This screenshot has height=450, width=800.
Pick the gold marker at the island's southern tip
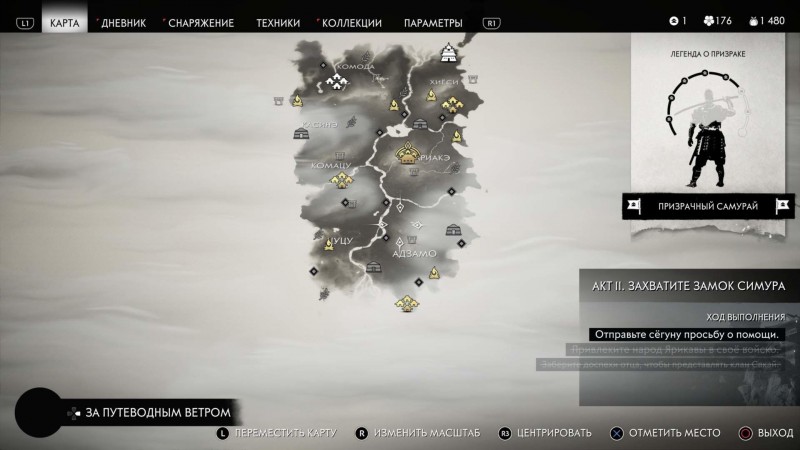(x=406, y=303)
